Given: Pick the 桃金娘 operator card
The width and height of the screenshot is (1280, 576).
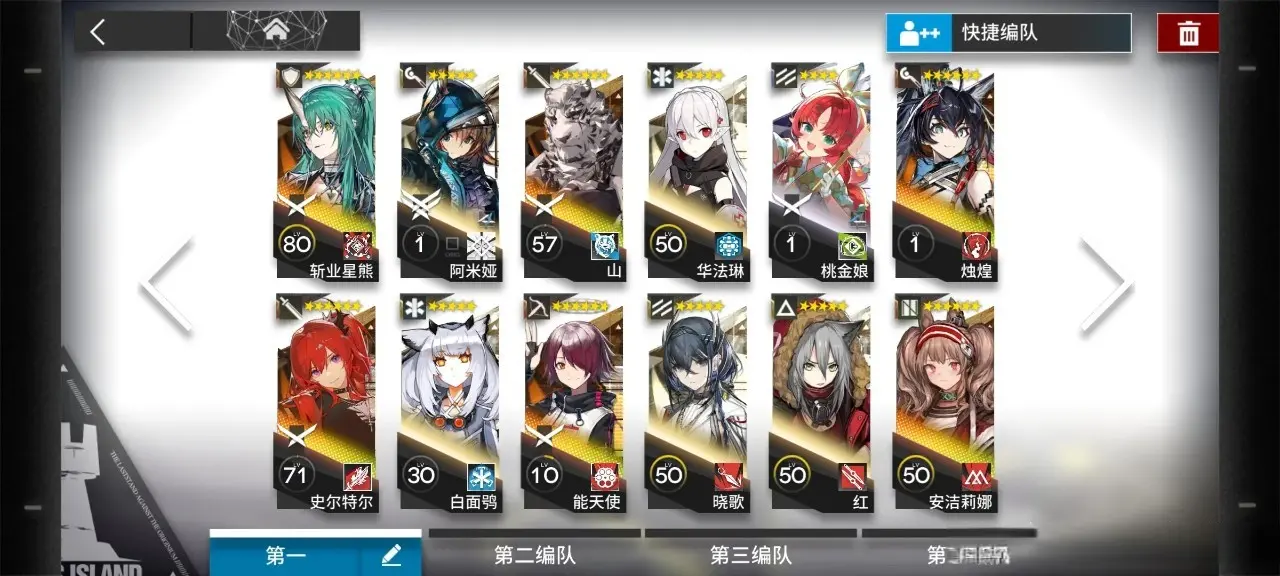Looking at the screenshot, I should (x=821, y=172).
